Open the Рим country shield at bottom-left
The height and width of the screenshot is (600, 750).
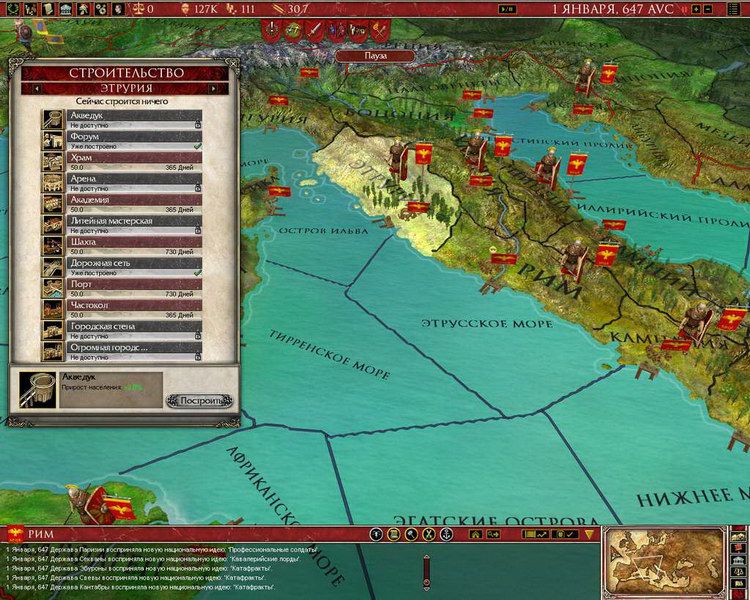pyautogui.click(x=16, y=533)
